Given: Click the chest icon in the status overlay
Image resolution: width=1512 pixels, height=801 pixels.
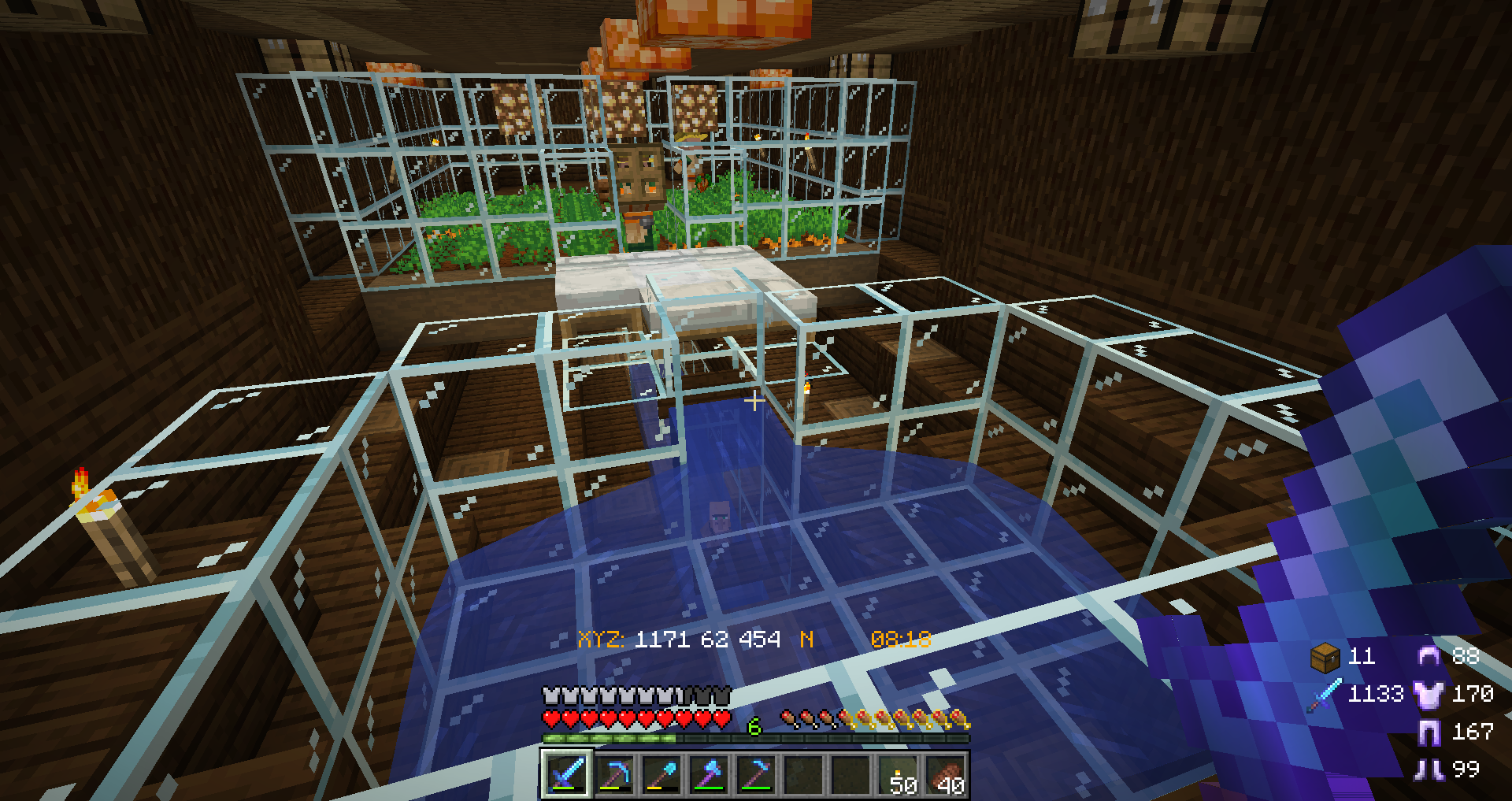Looking at the screenshot, I should click(1325, 657).
